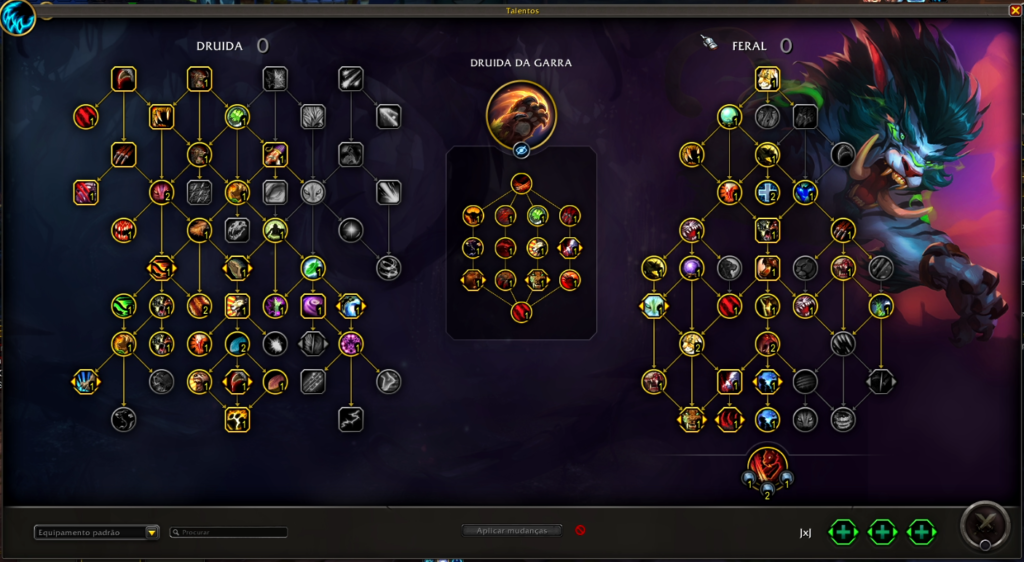
Task: Click the small |x| icon left of green buttons
Action: [x=805, y=533]
